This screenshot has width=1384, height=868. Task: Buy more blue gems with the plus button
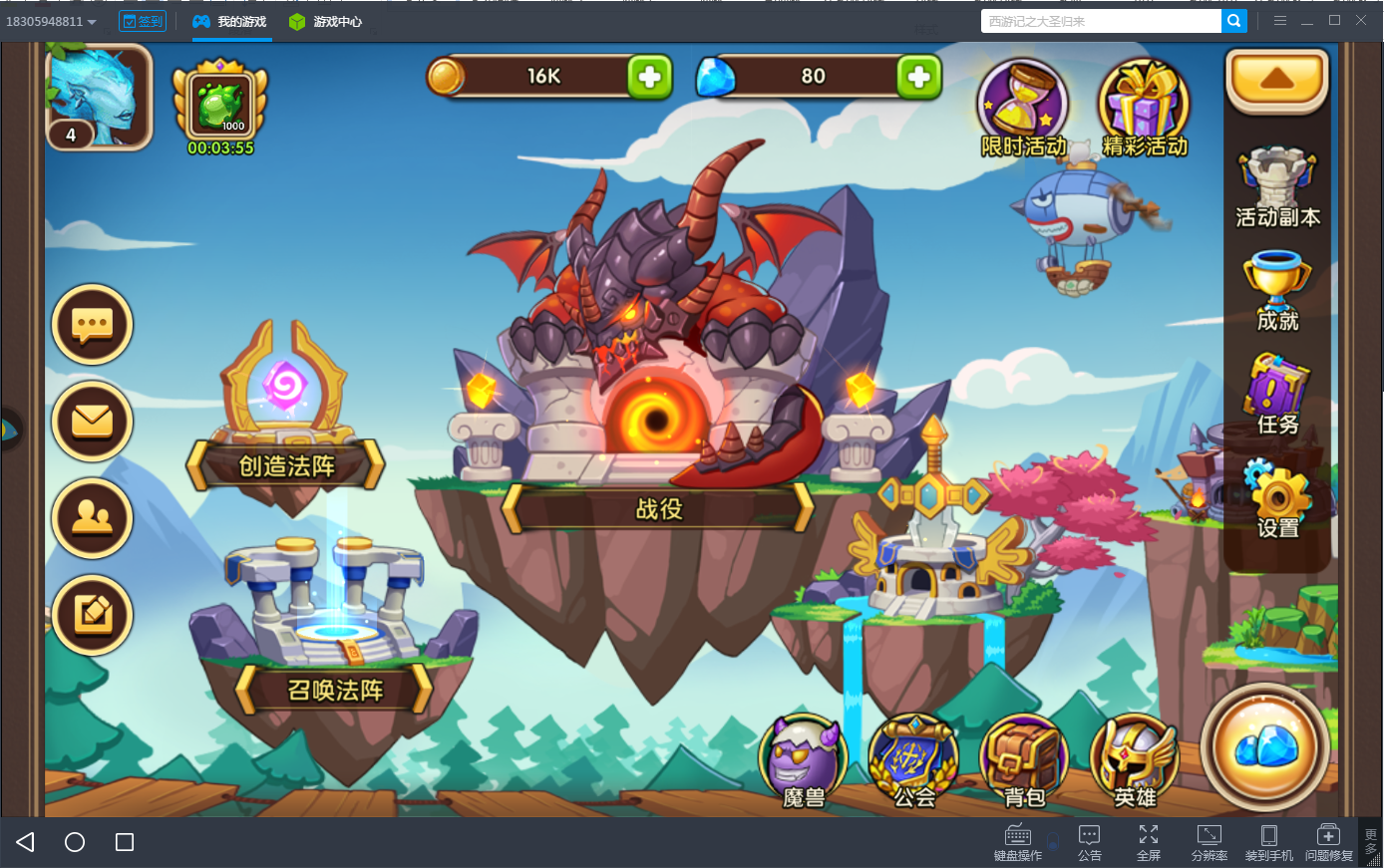point(918,77)
